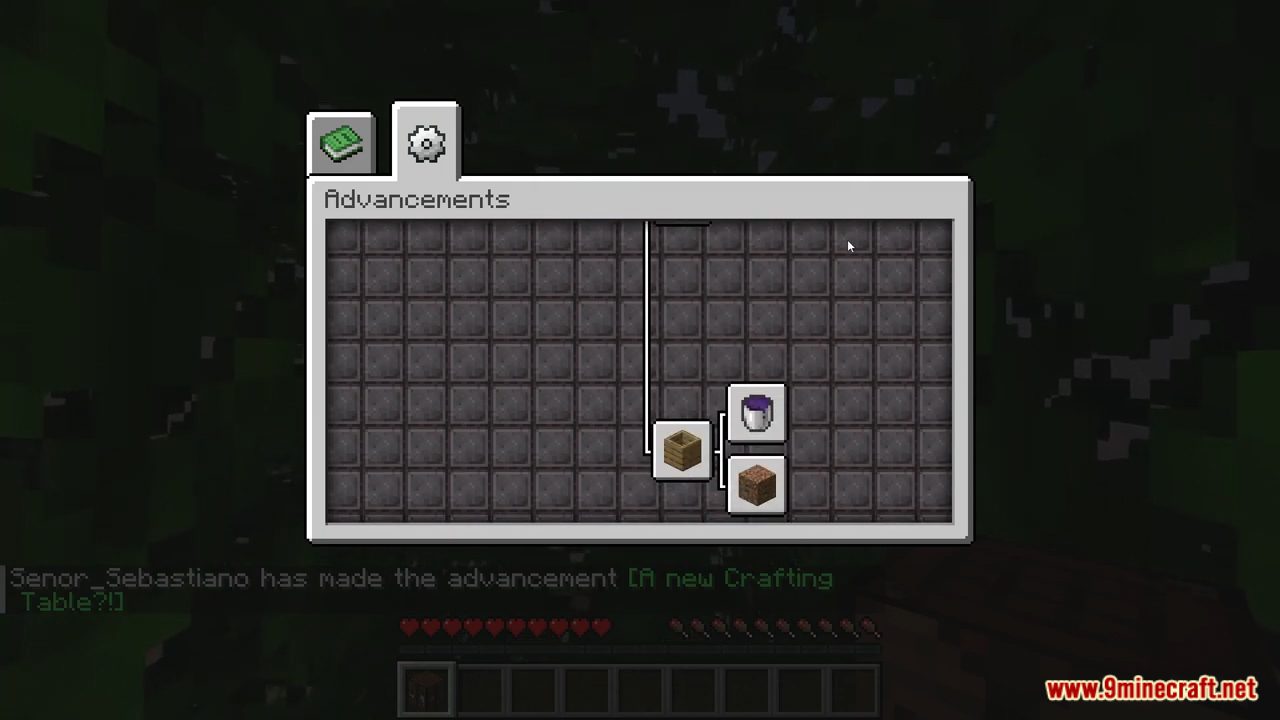Image resolution: width=1280 pixels, height=720 pixels.
Task: Click the advancement name A new Crafting Table
Action: coord(730,578)
